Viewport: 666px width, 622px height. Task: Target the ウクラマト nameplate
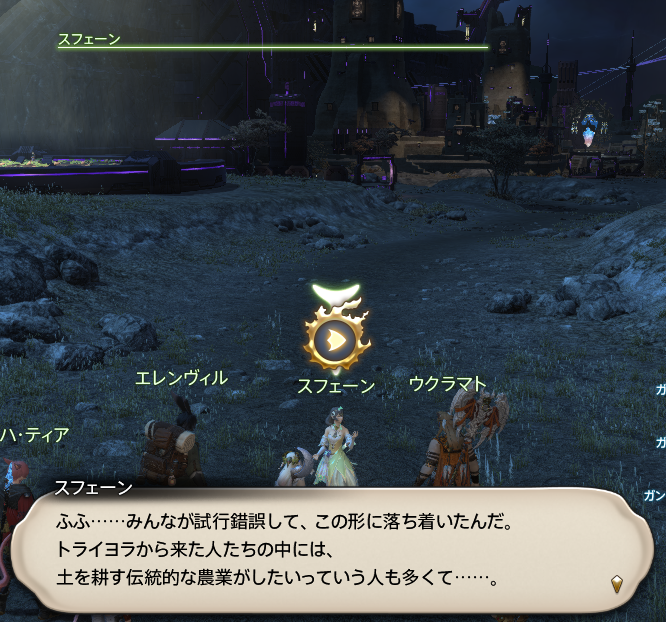pyautogui.click(x=447, y=384)
